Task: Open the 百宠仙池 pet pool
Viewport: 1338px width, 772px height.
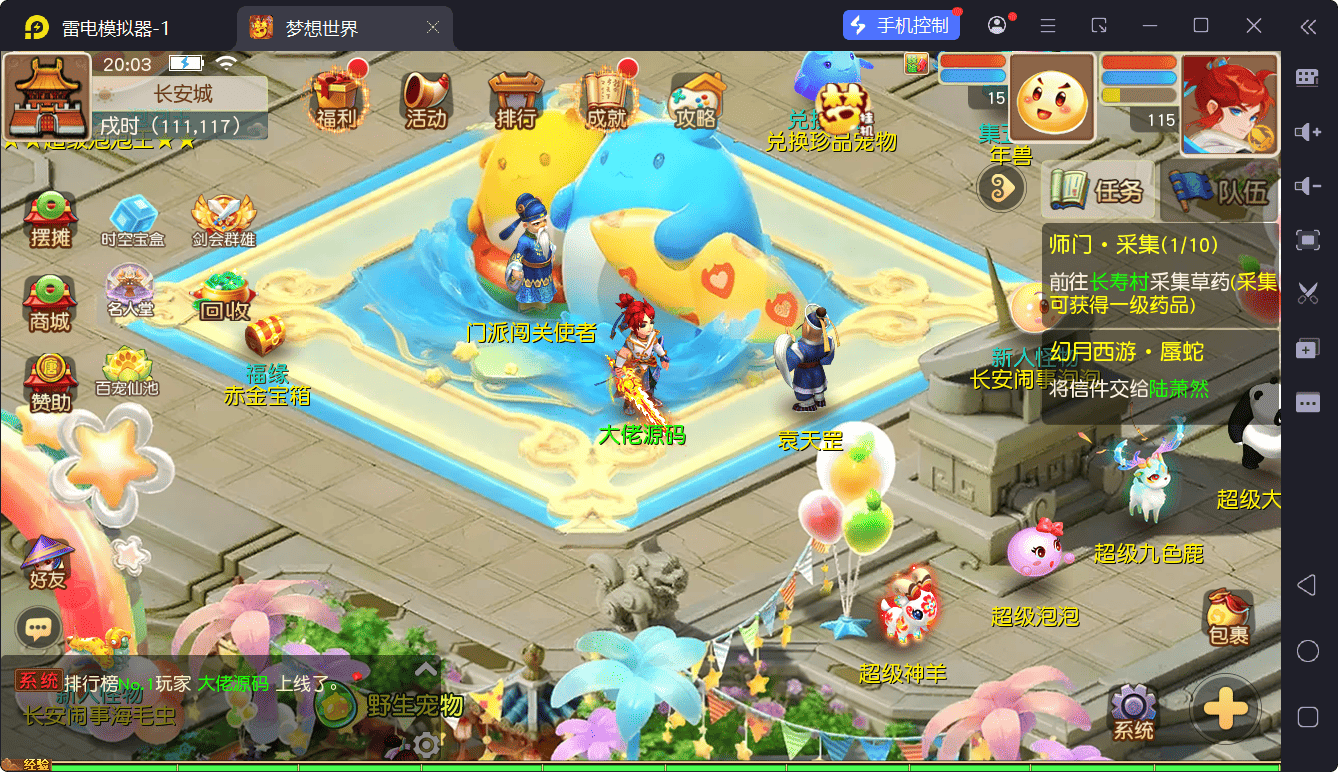Action: (x=127, y=372)
